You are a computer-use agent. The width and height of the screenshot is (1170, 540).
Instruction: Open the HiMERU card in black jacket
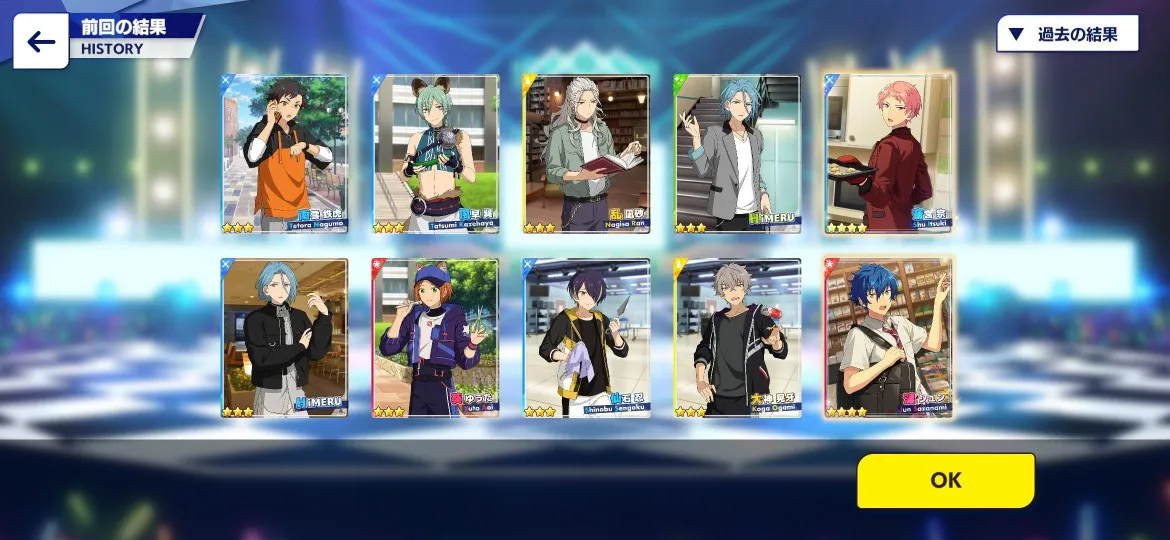pyautogui.click(x=284, y=337)
